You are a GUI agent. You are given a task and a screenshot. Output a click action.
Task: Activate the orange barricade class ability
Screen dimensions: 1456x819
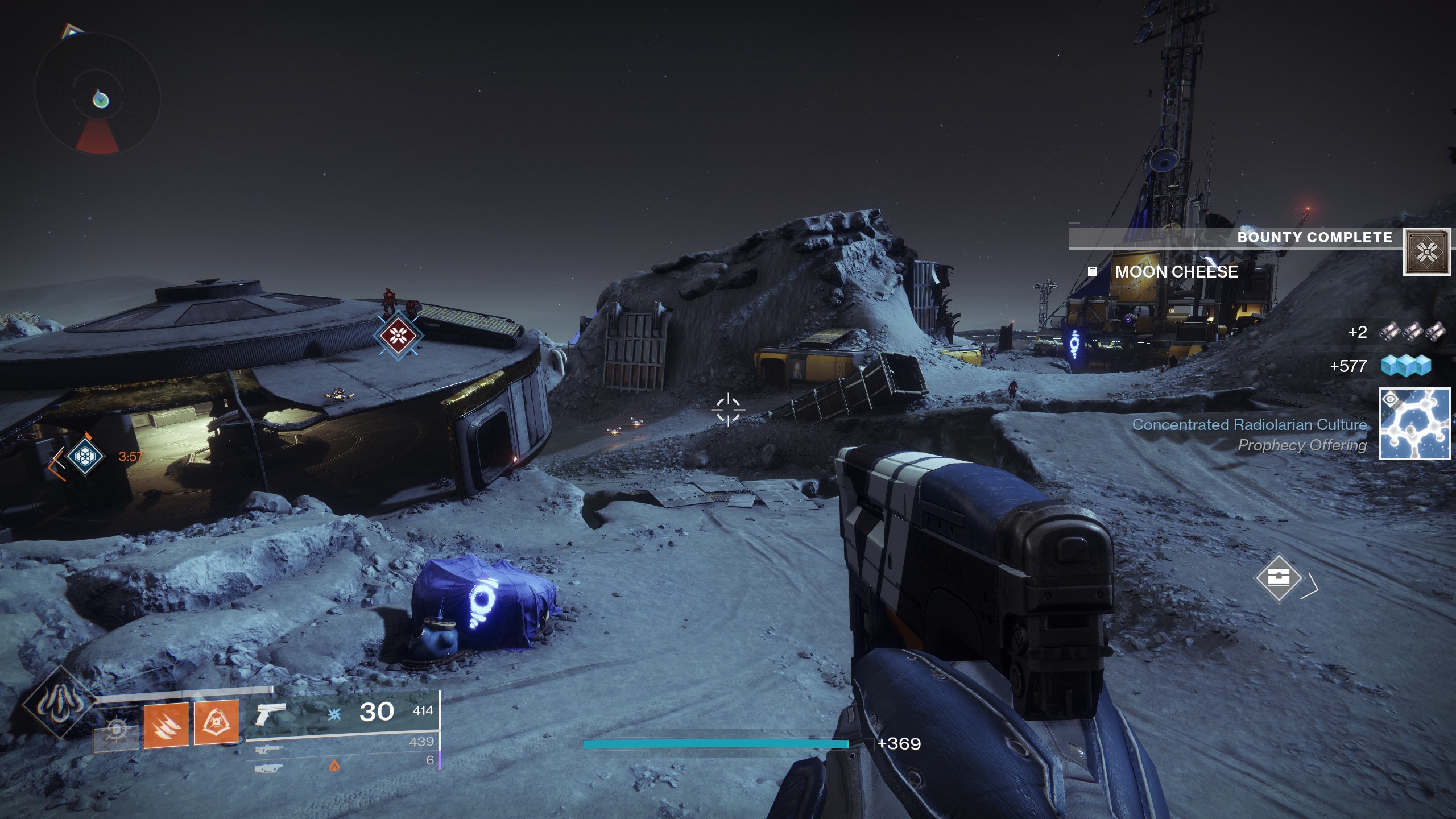(x=216, y=723)
